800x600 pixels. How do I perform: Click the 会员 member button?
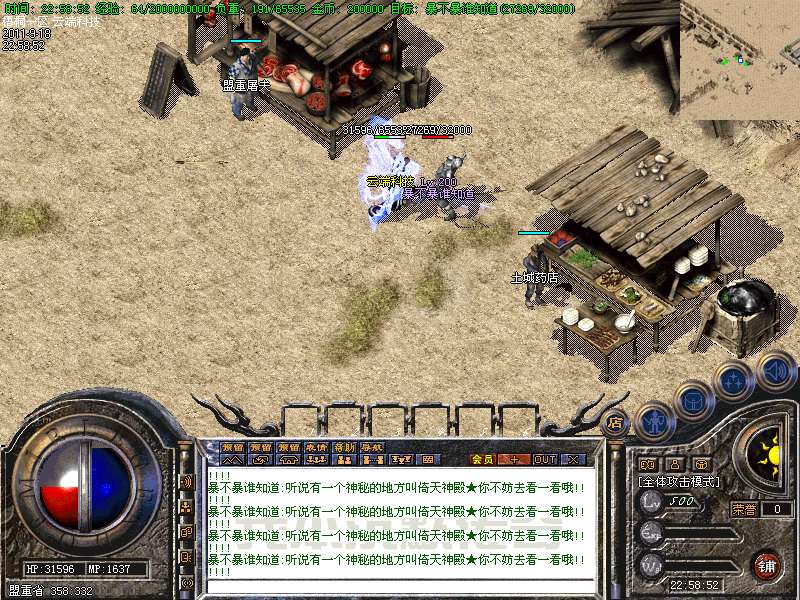pyautogui.click(x=482, y=459)
